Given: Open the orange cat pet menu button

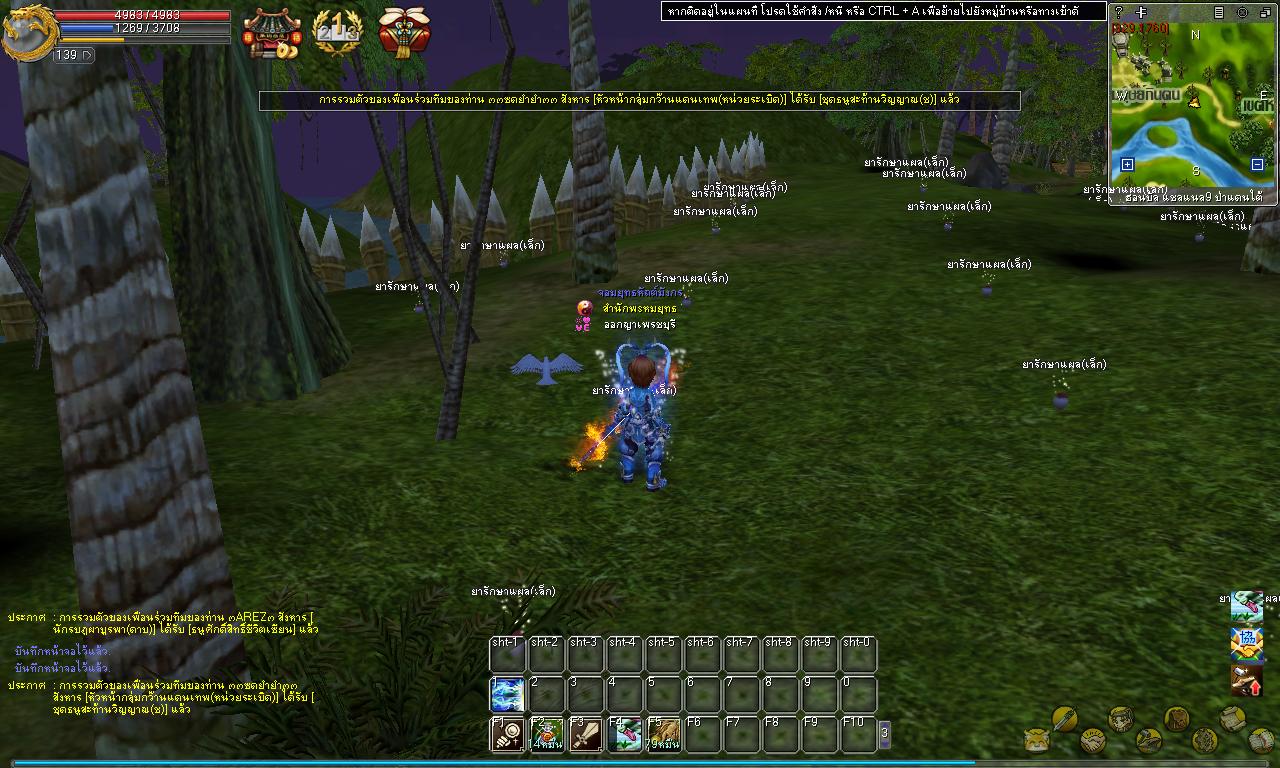Looking at the screenshot, I should click(x=1037, y=740).
